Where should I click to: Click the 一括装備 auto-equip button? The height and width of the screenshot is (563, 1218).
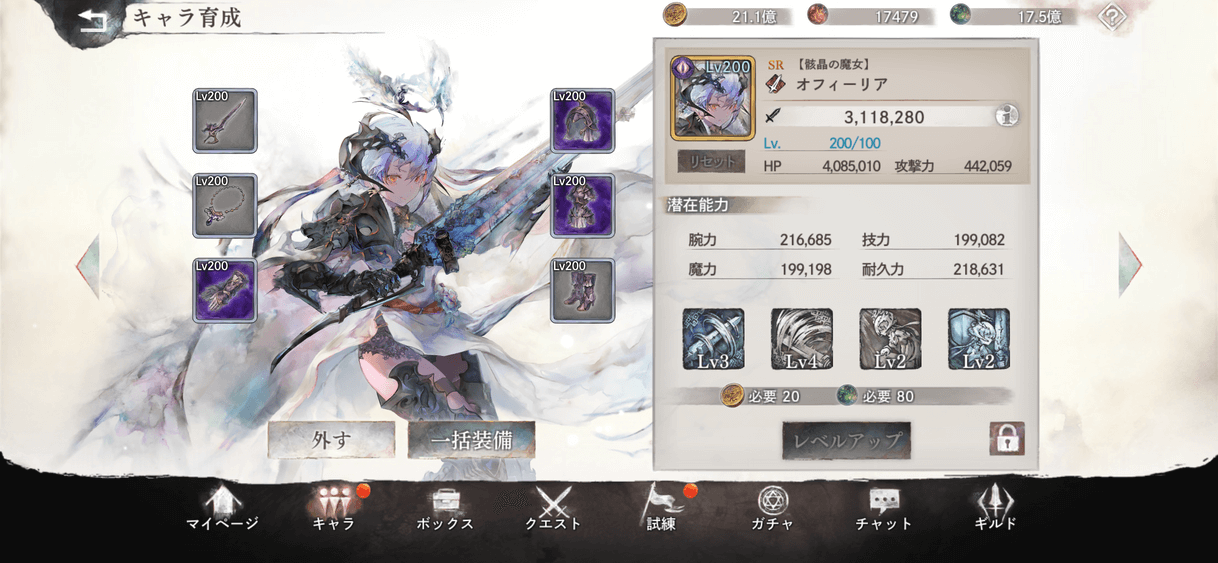pyautogui.click(x=471, y=440)
